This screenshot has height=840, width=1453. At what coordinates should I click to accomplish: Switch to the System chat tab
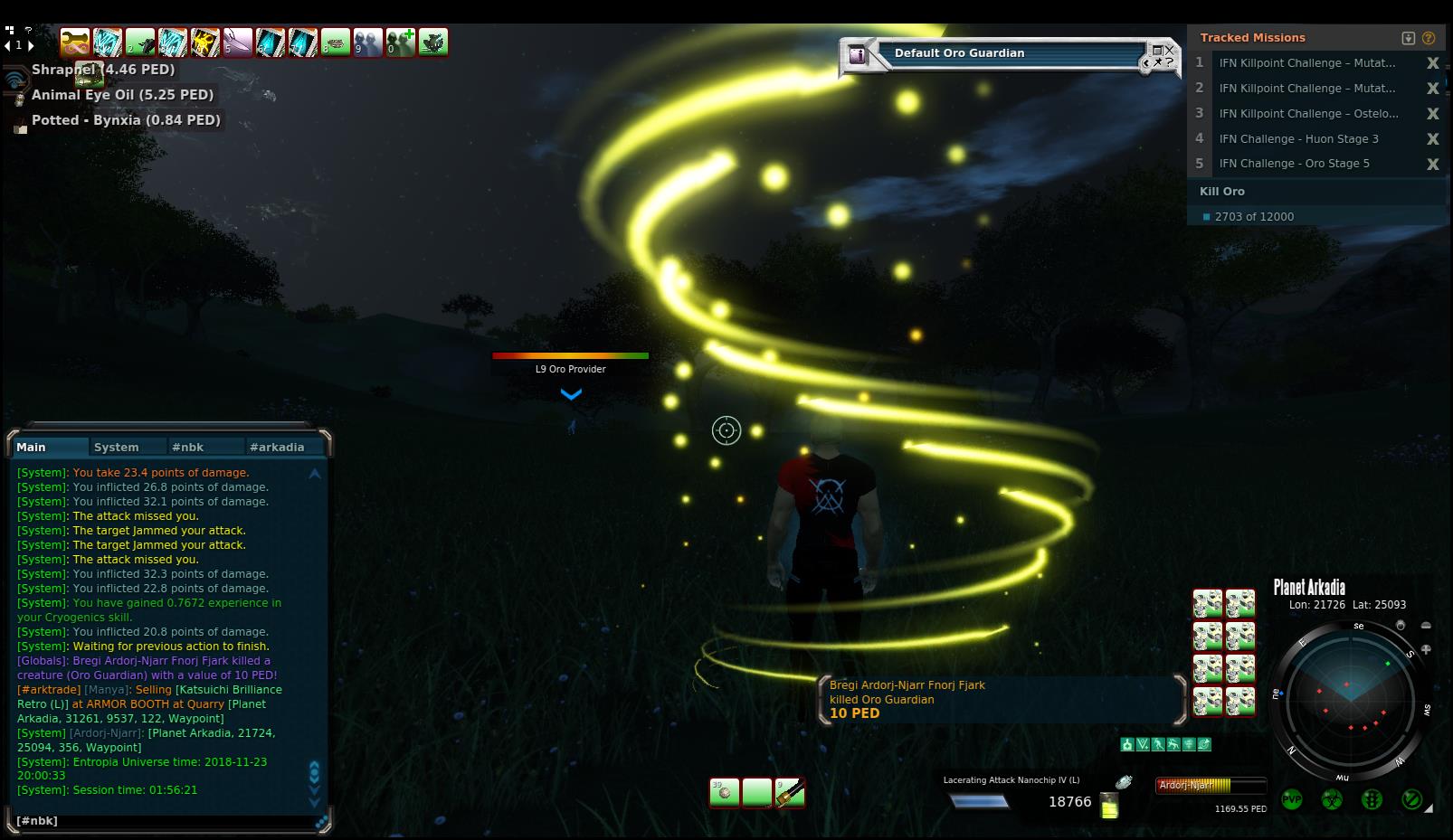[117, 447]
